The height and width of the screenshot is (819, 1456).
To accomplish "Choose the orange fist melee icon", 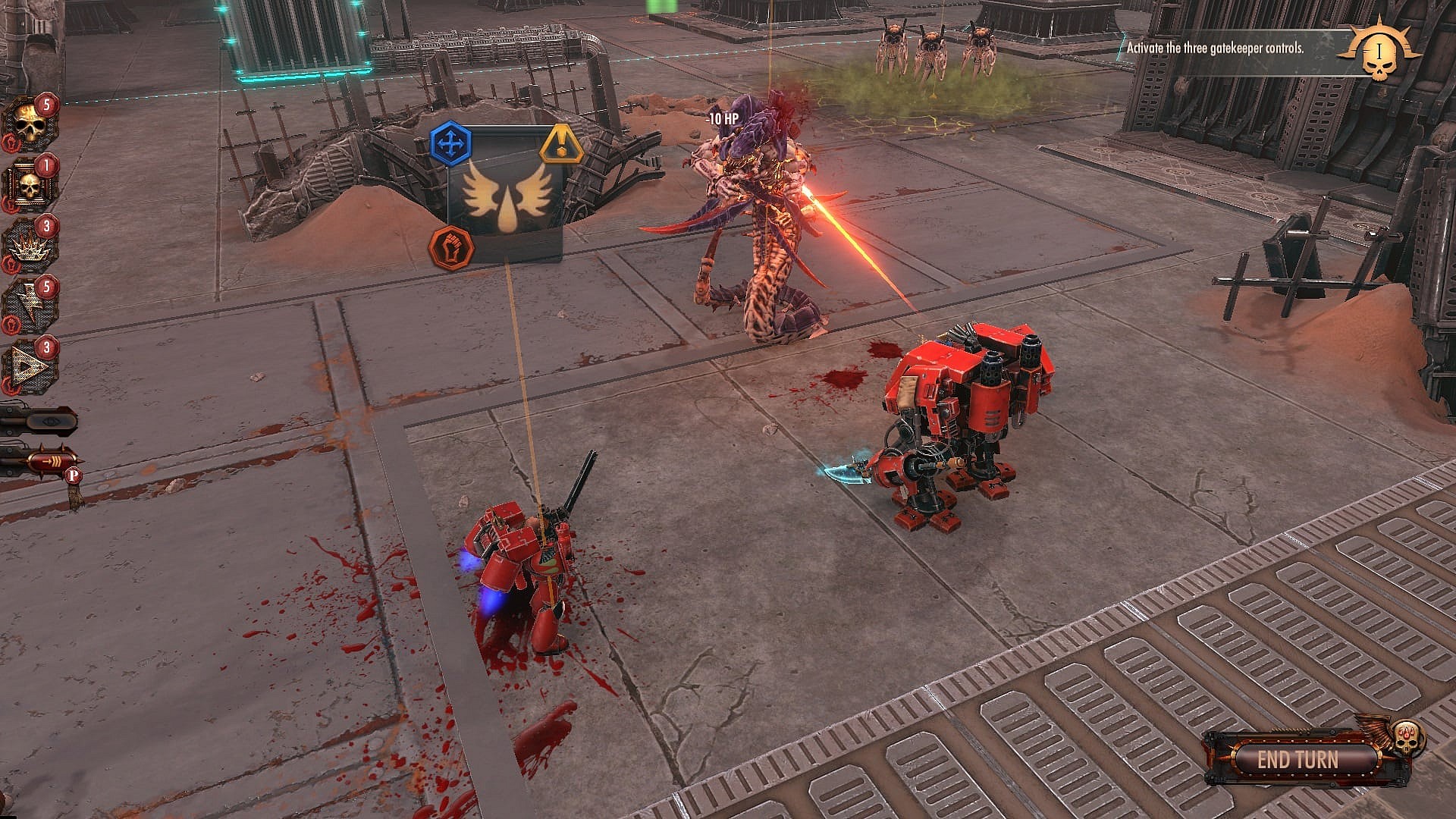I will point(450,246).
